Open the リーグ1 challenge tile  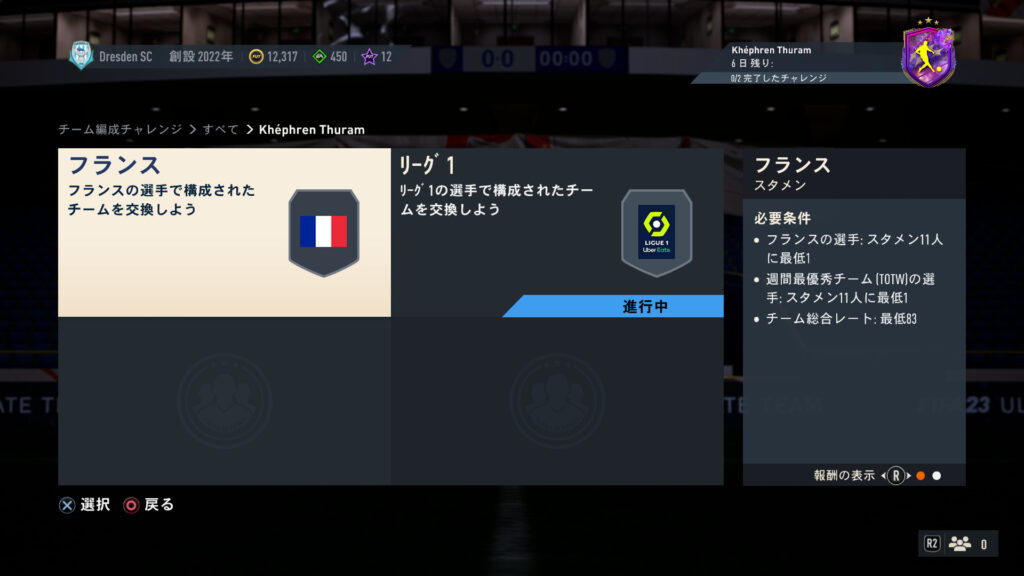click(x=556, y=232)
